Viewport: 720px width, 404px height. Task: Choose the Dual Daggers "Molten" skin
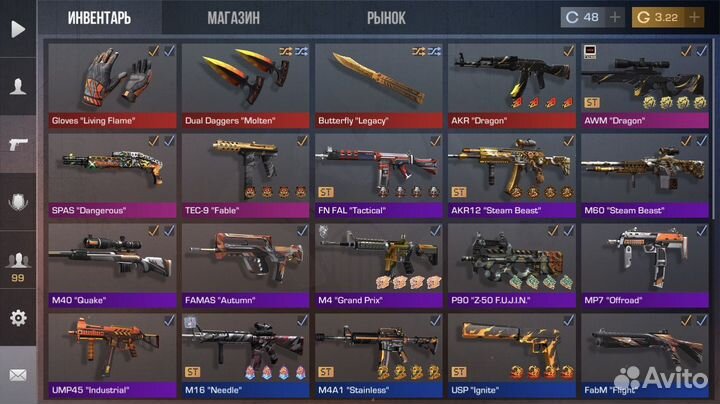[x=245, y=84]
